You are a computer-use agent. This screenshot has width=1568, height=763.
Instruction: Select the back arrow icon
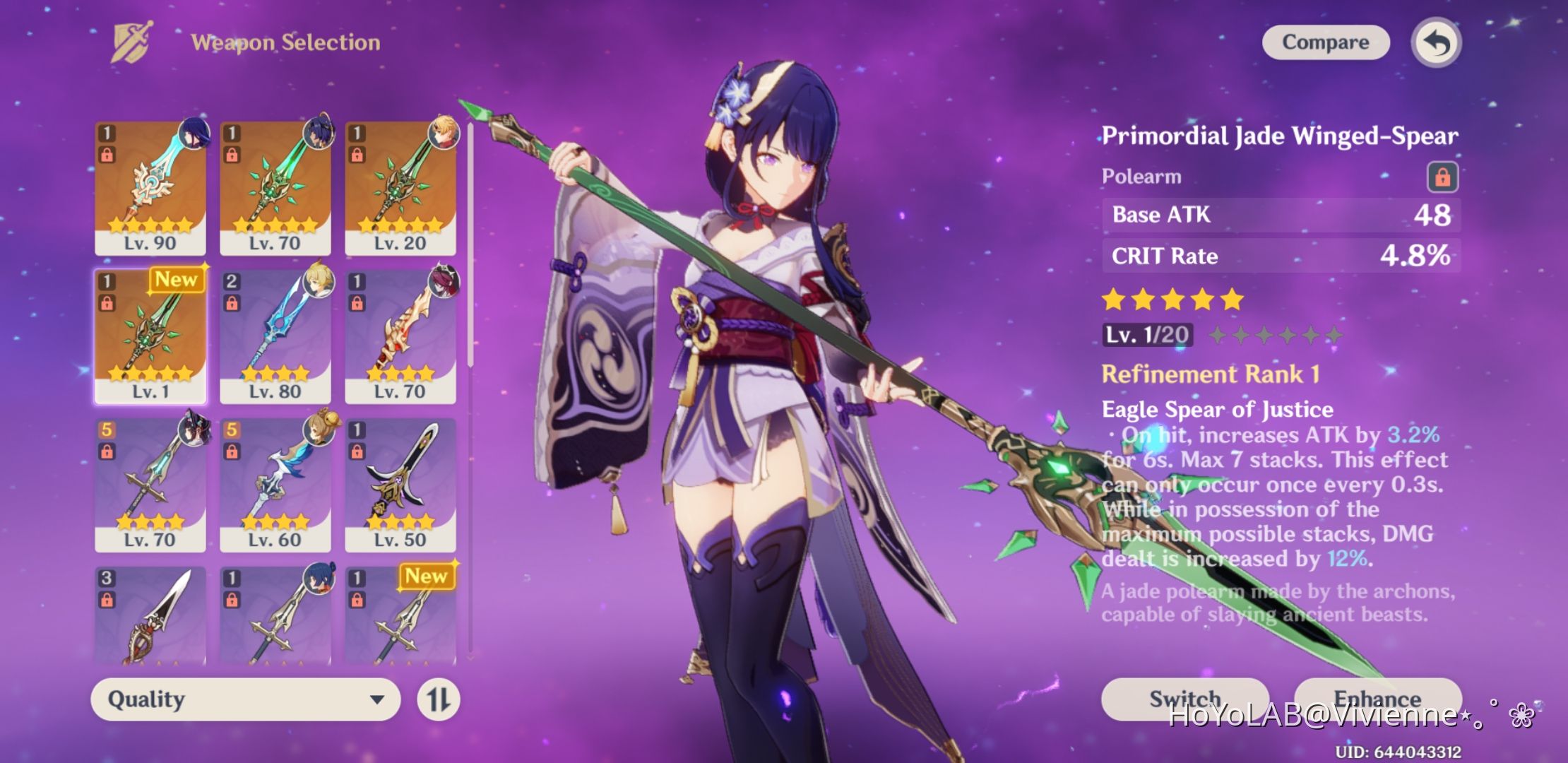tap(1435, 42)
